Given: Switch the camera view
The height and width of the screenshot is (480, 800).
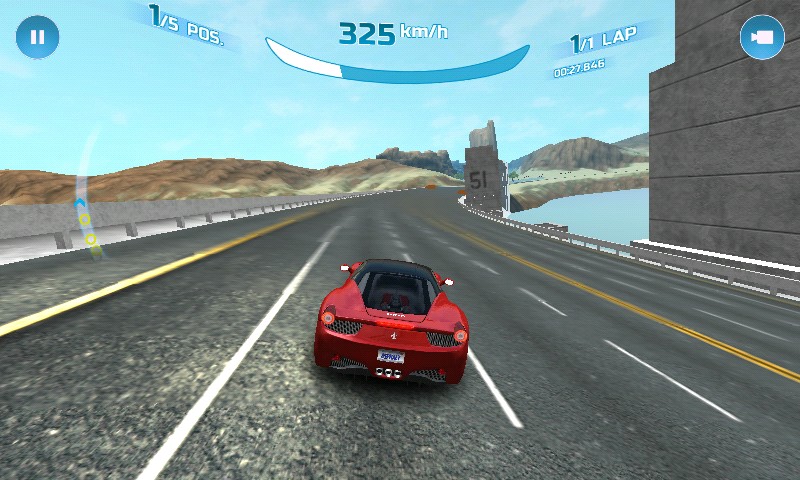Looking at the screenshot, I should (761, 37).
